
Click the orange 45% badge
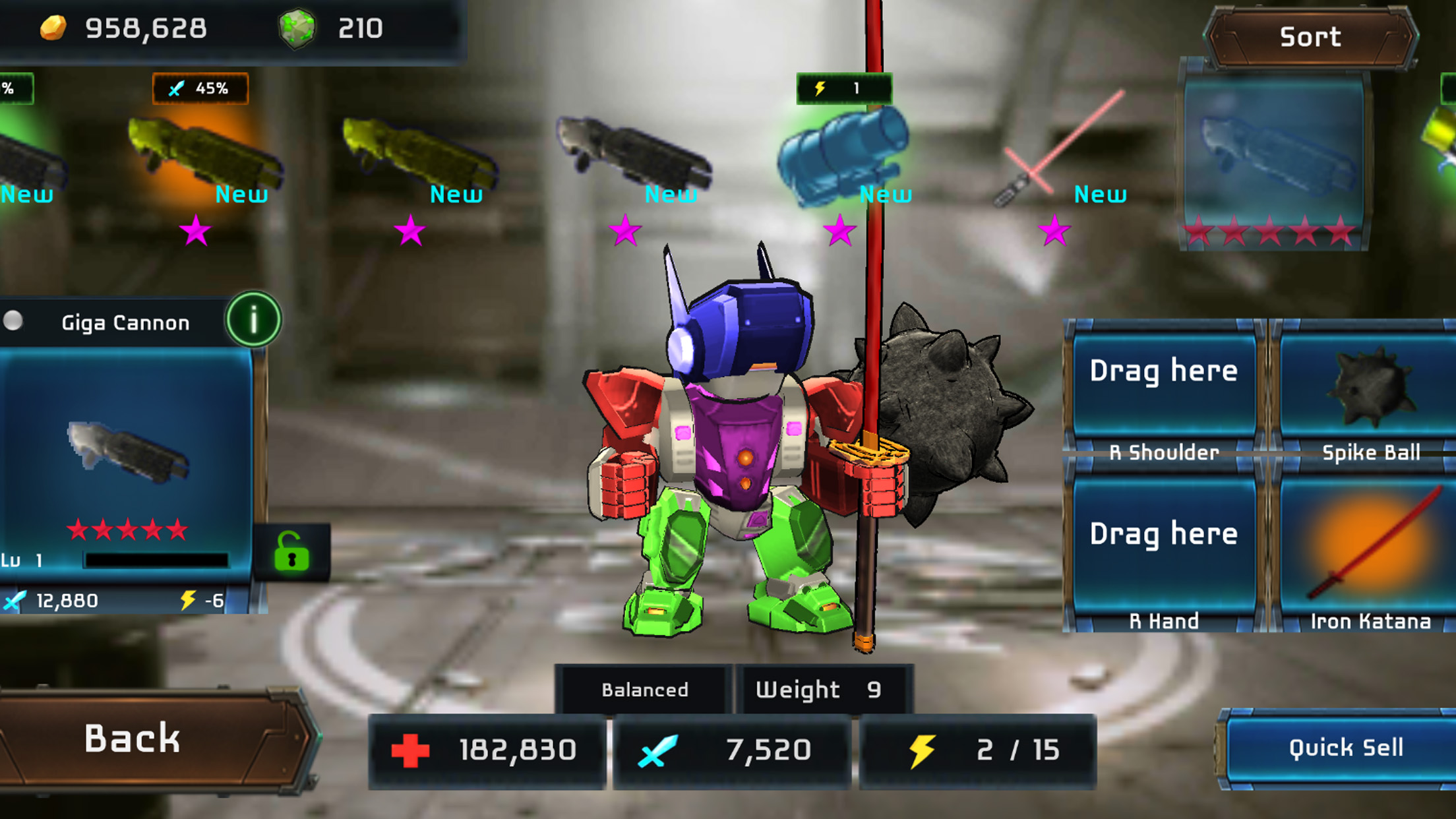coord(199,88)
